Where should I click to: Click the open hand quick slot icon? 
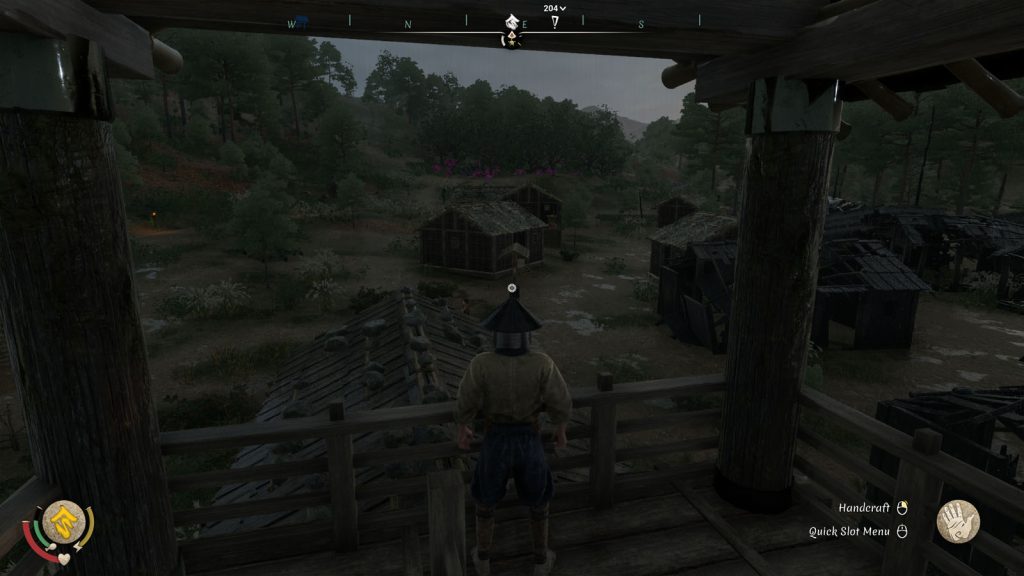point(957,522)
